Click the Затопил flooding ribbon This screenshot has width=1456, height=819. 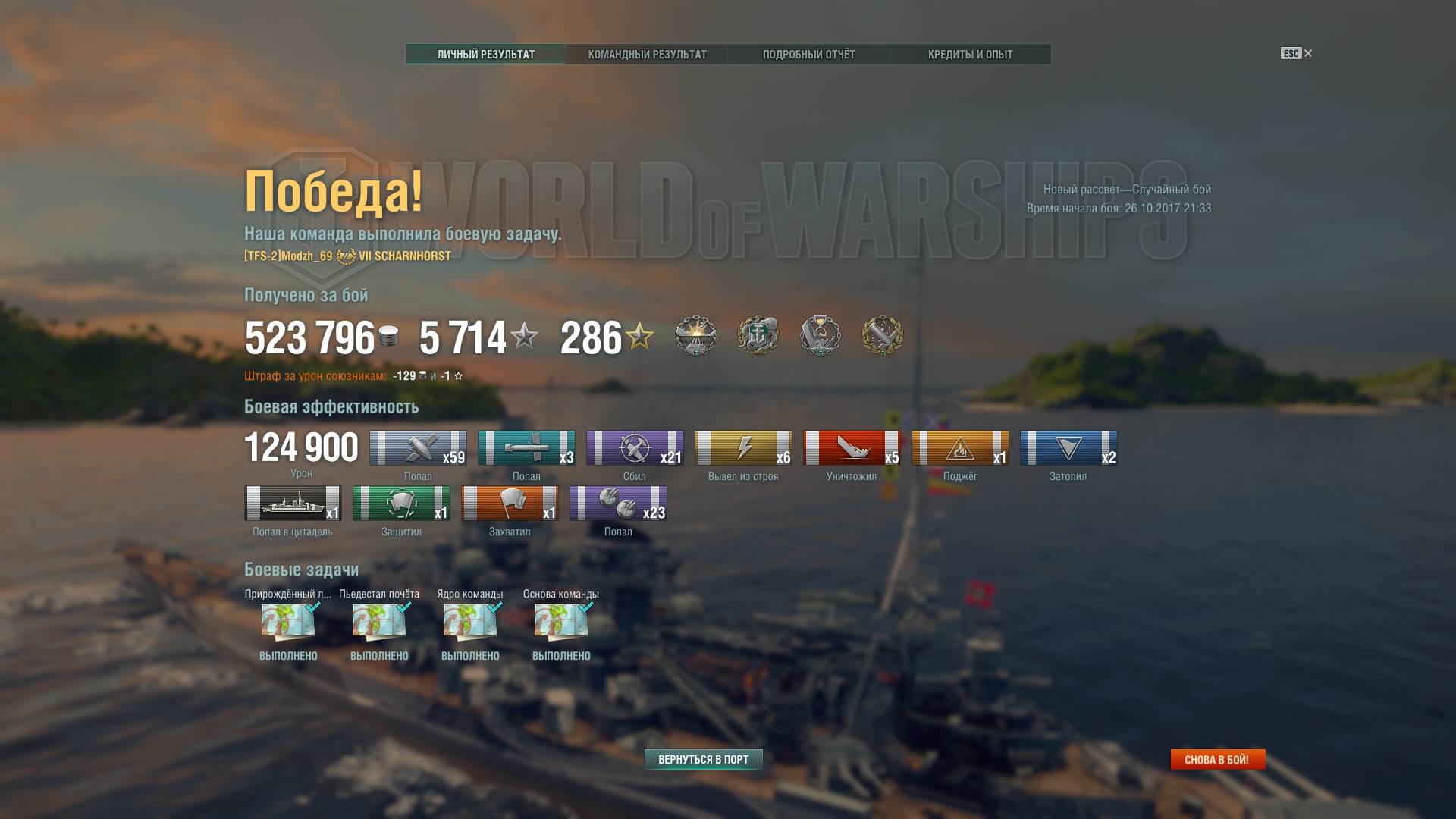[x=1068, y=447]
